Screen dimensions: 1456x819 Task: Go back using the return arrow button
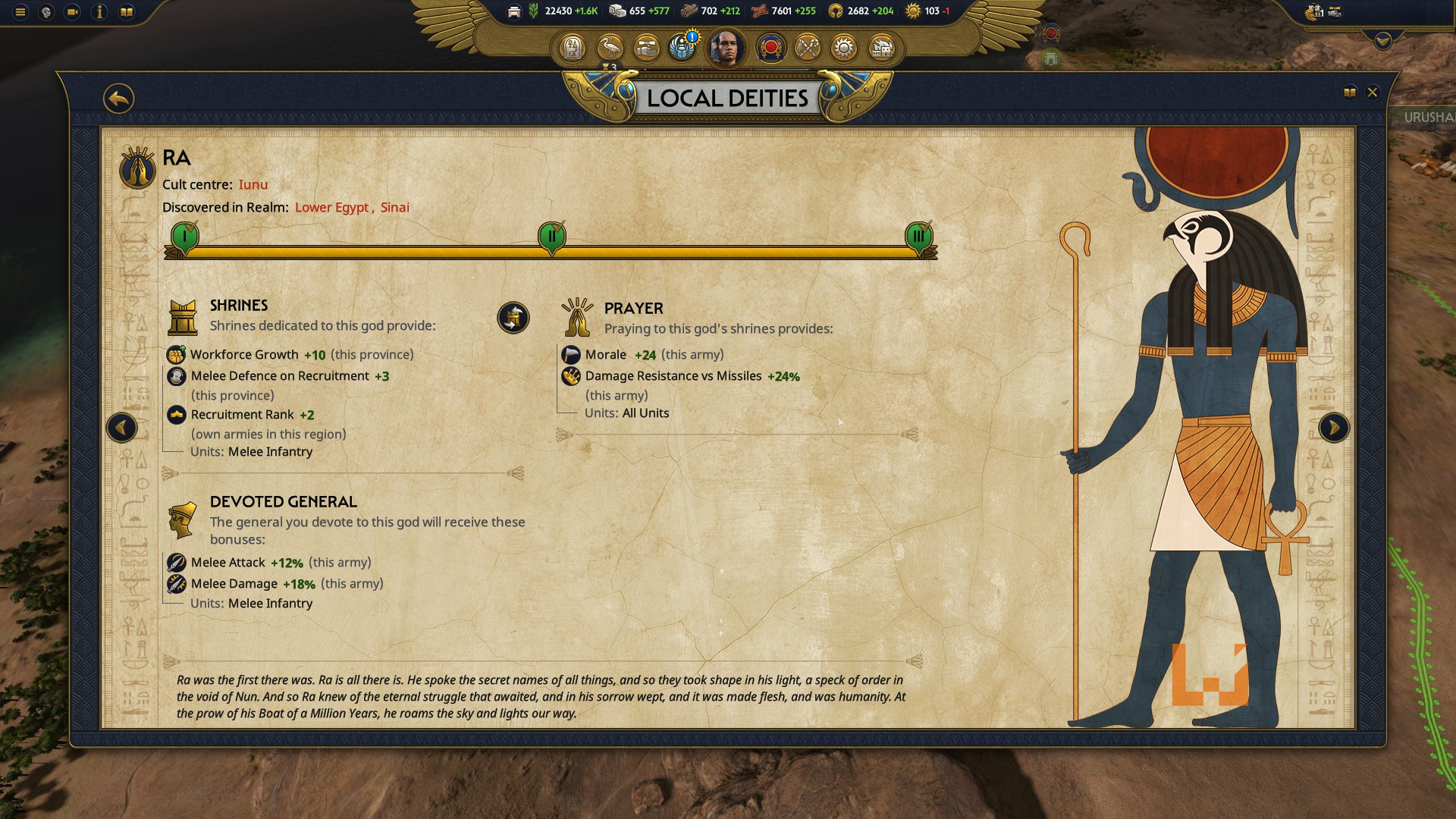coord(119,99)
